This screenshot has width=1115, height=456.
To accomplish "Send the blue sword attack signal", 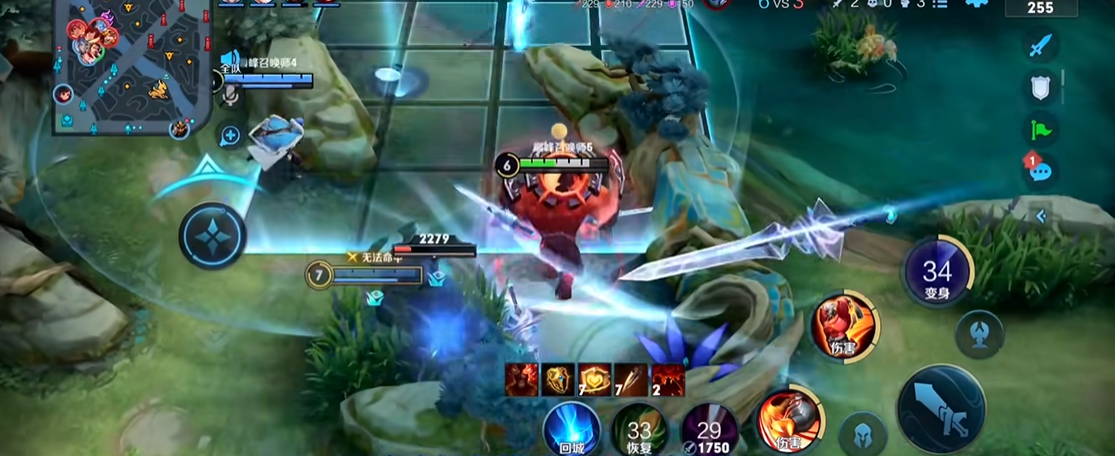I will click(x=1041, y=45).
